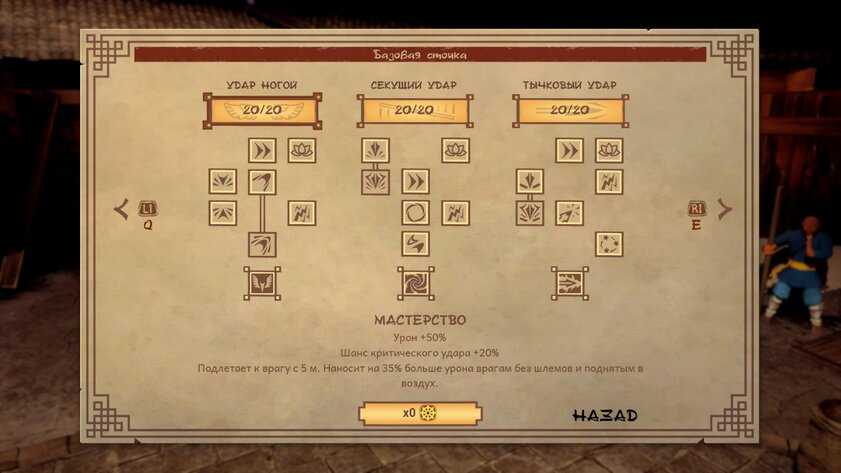Select the Удар ногой 20/20 bar
The height and width of the screenshot is (473, 841).
[262, 110]
